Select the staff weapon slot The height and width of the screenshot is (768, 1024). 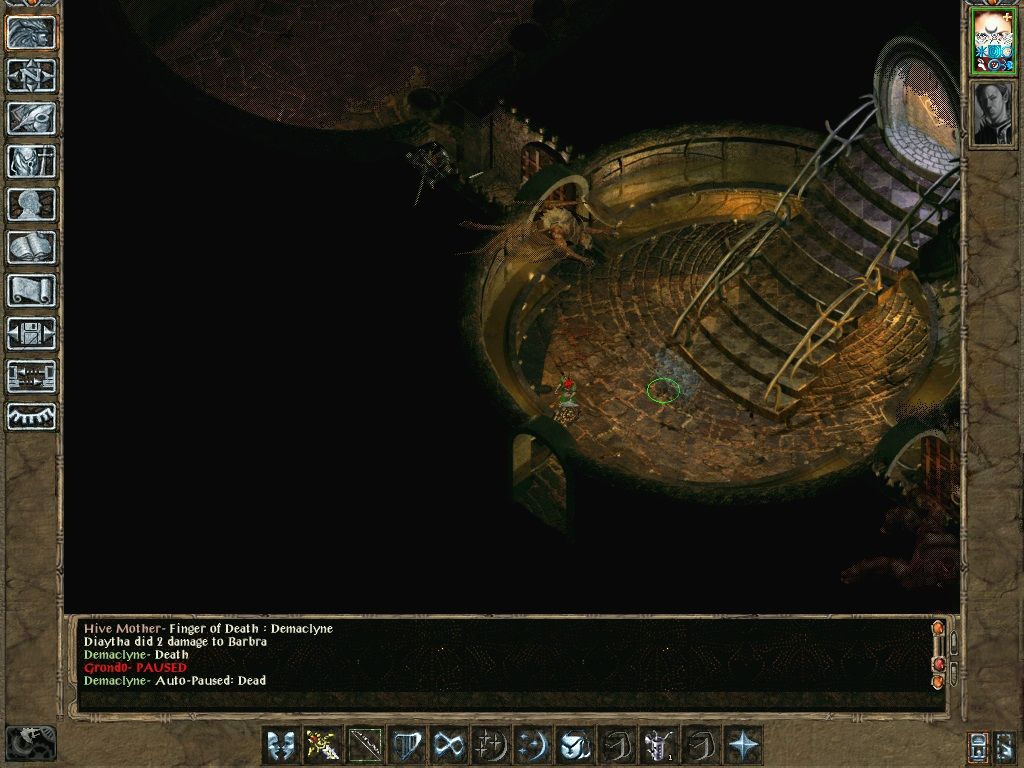pyautogui.click(x=364, y=745)
